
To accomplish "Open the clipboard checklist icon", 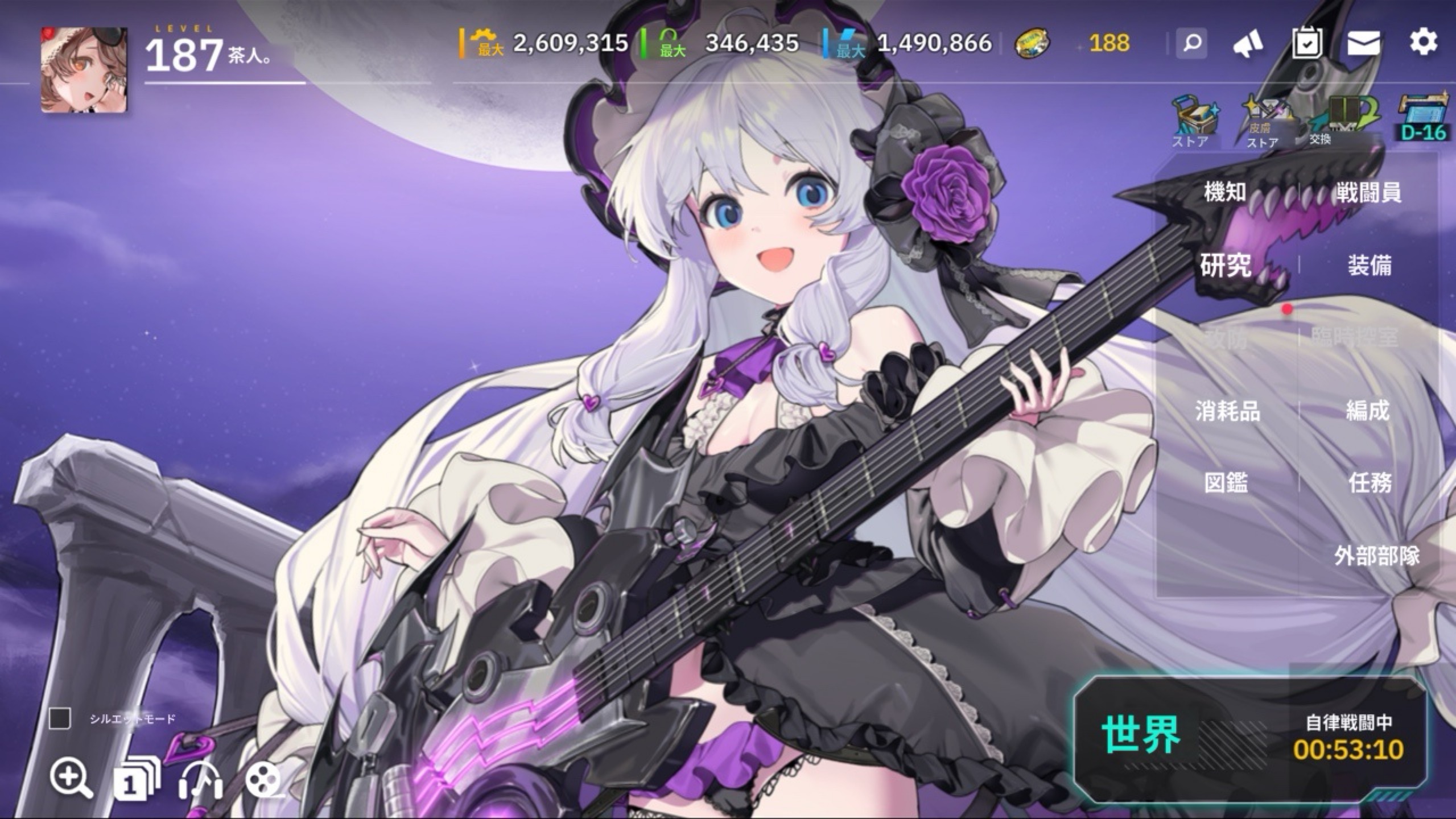I will click(1307, 43).
